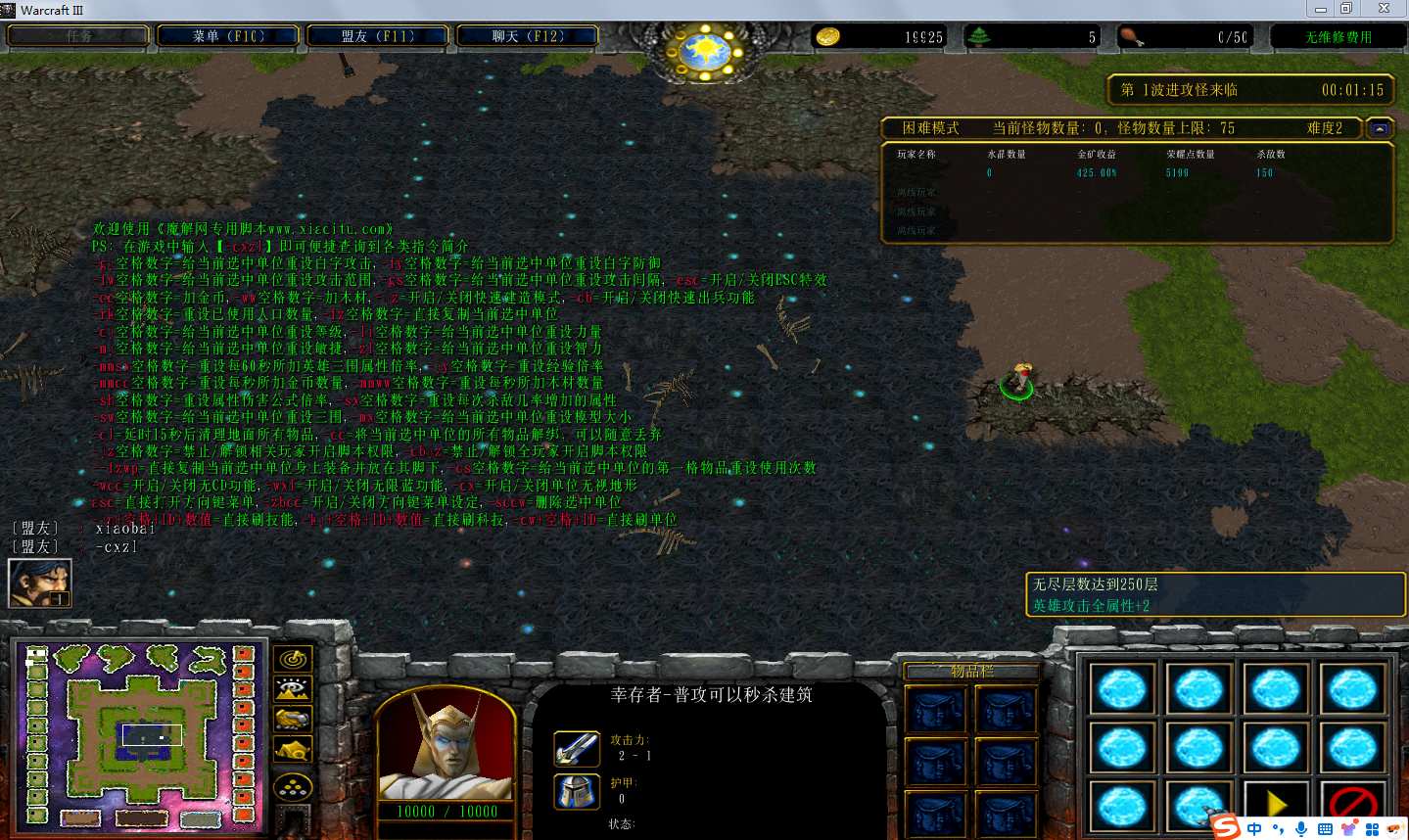Screen dimensions: 1409x840
Task: Toggle minimap terrain display (eye and pyramid)
Action: click(x=293, y=689)
